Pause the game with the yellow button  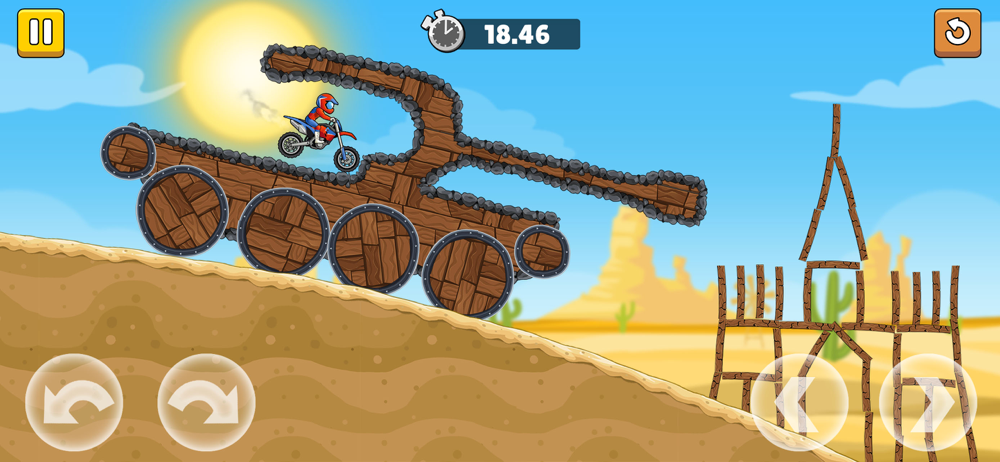41,33
